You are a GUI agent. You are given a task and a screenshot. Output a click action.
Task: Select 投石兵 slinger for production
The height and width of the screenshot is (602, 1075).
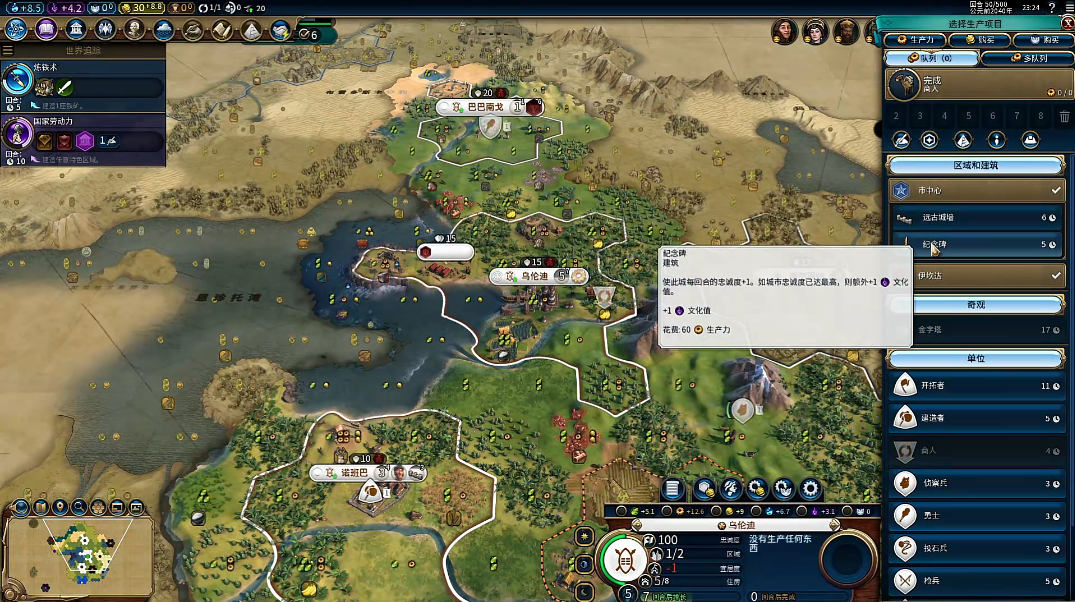pyautogui.click(x=974, y=548)
